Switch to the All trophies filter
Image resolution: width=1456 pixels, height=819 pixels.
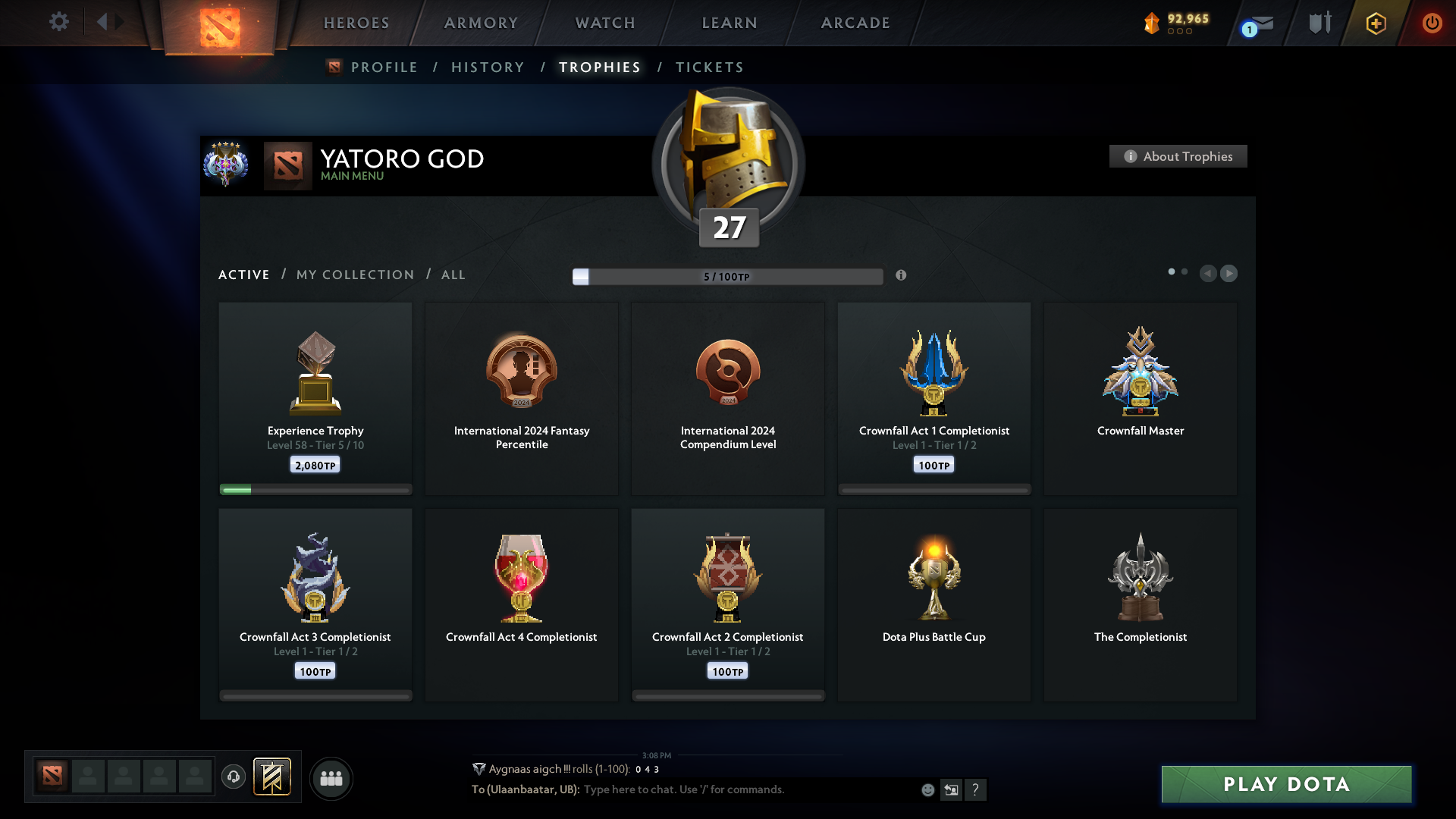(x=453, y=275)
